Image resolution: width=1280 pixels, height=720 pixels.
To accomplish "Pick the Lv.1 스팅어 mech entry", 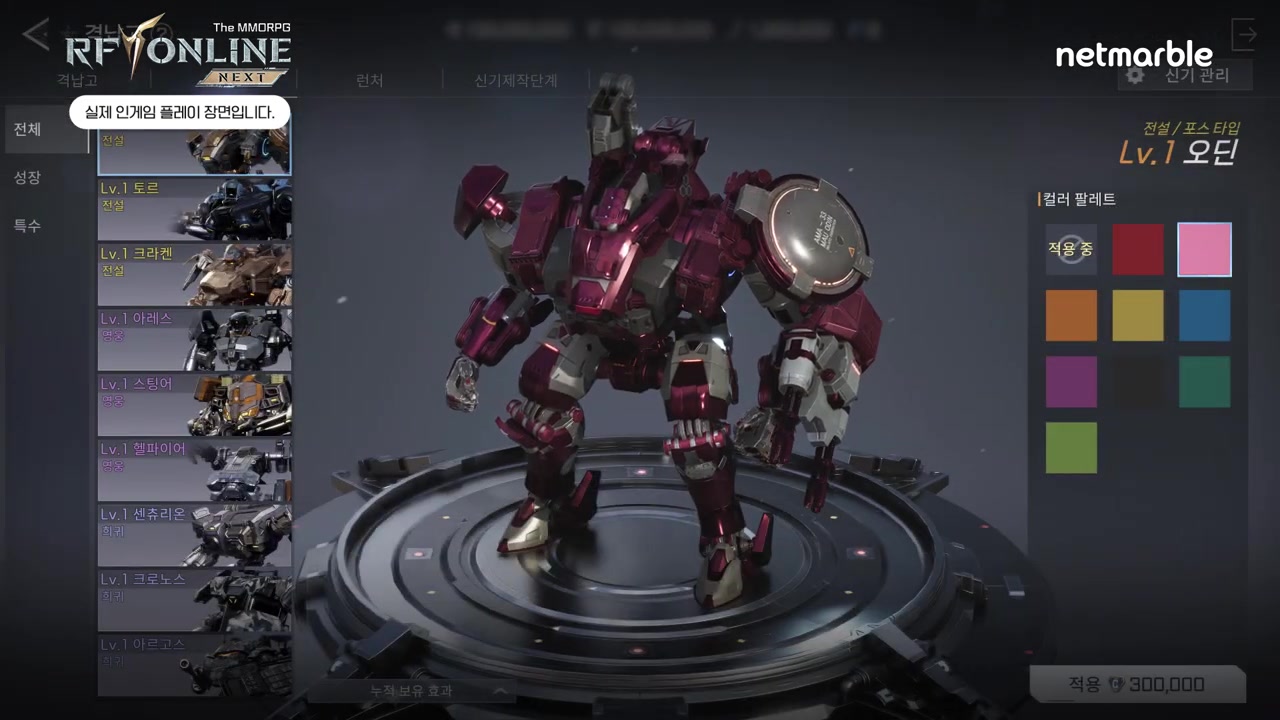I will click(195, 404).
